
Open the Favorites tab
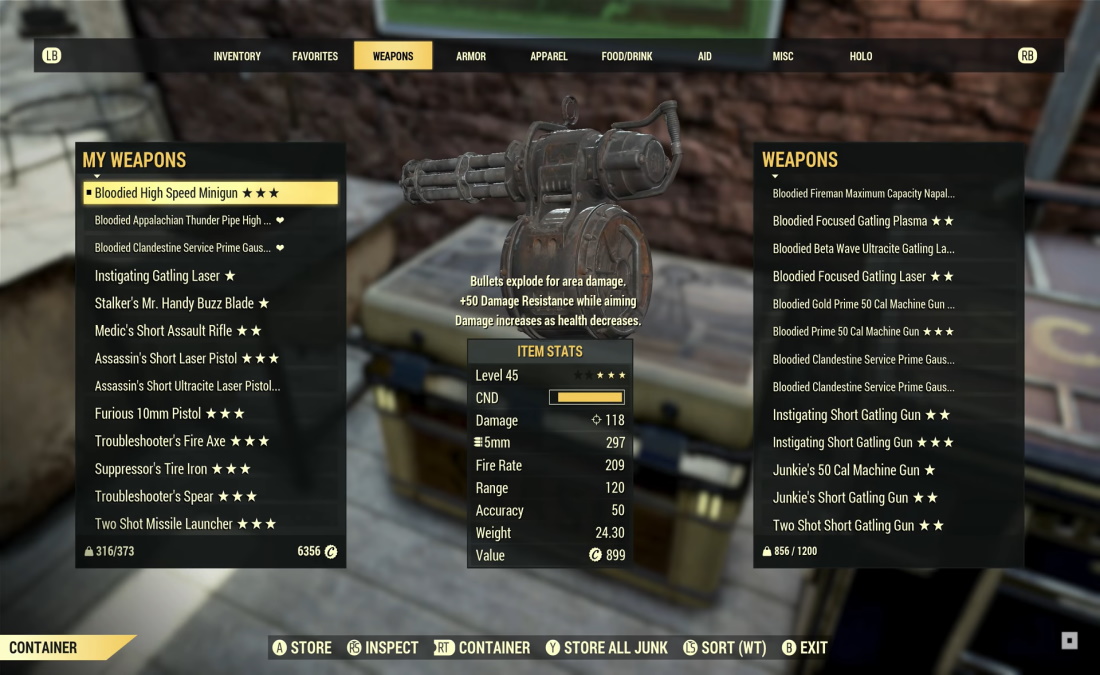click(x=315, y=56)
